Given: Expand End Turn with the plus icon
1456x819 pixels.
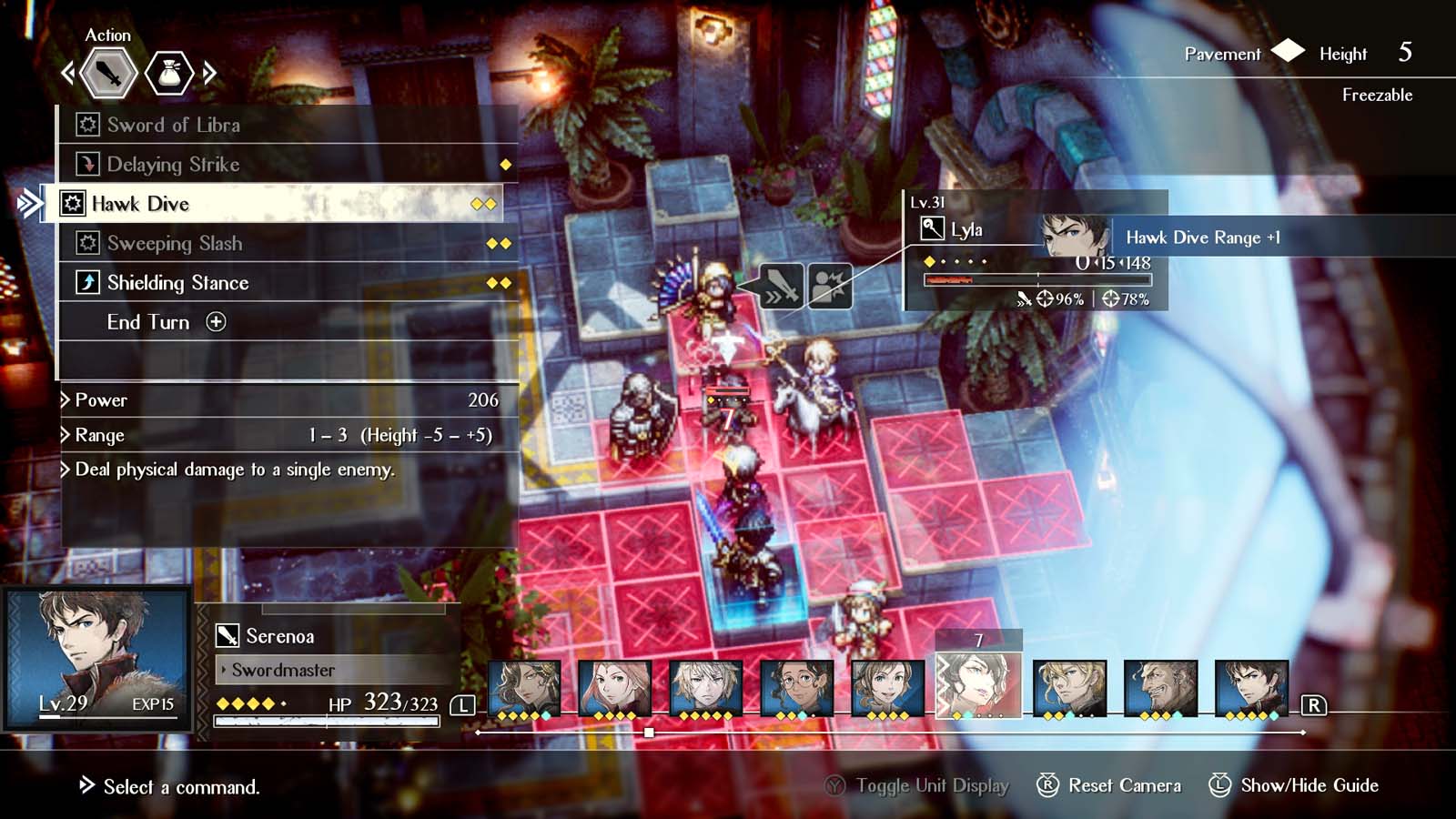Looking at the screenshot, I should pos(216,322).
